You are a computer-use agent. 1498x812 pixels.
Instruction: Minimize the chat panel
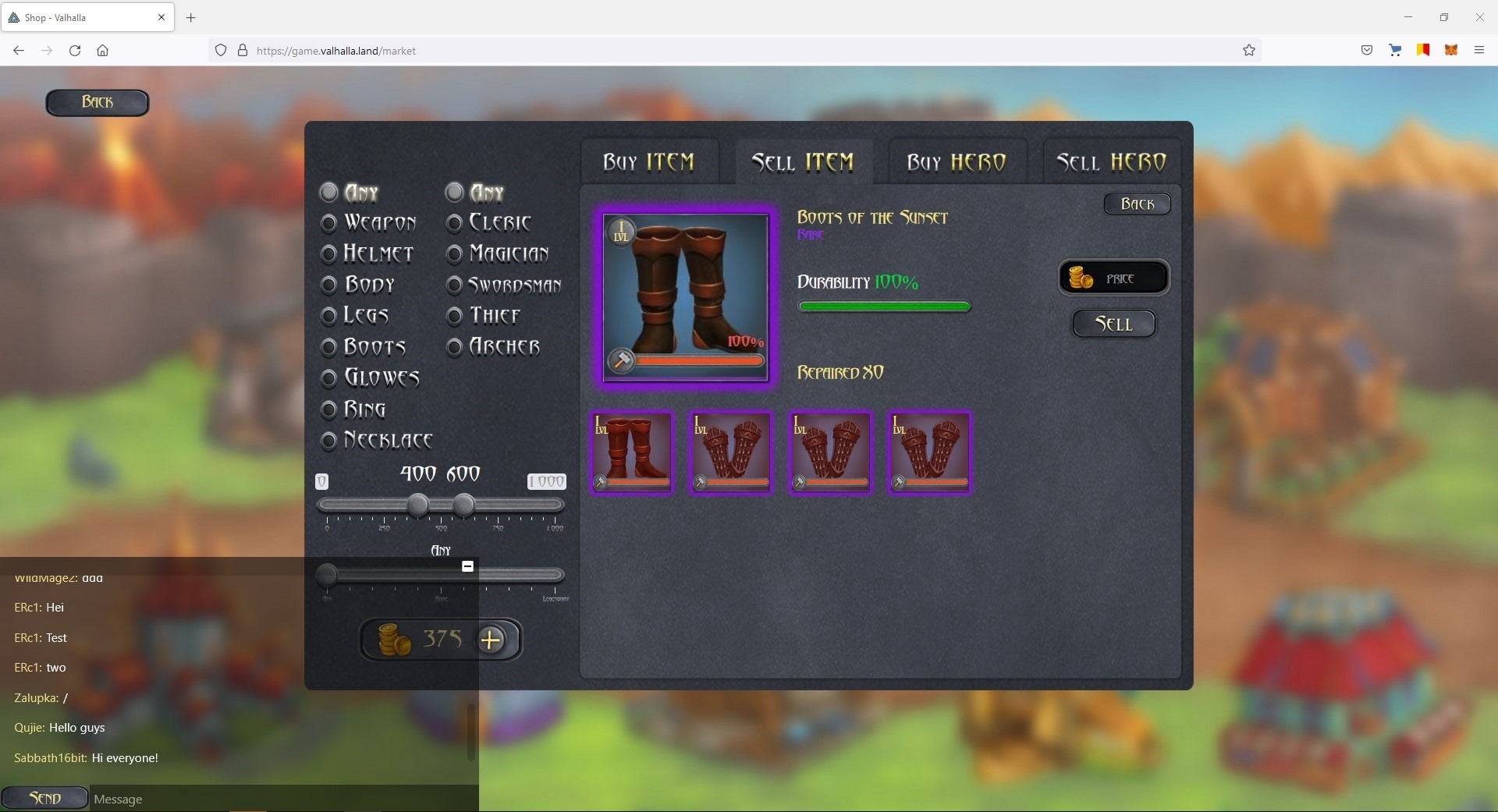467,566
